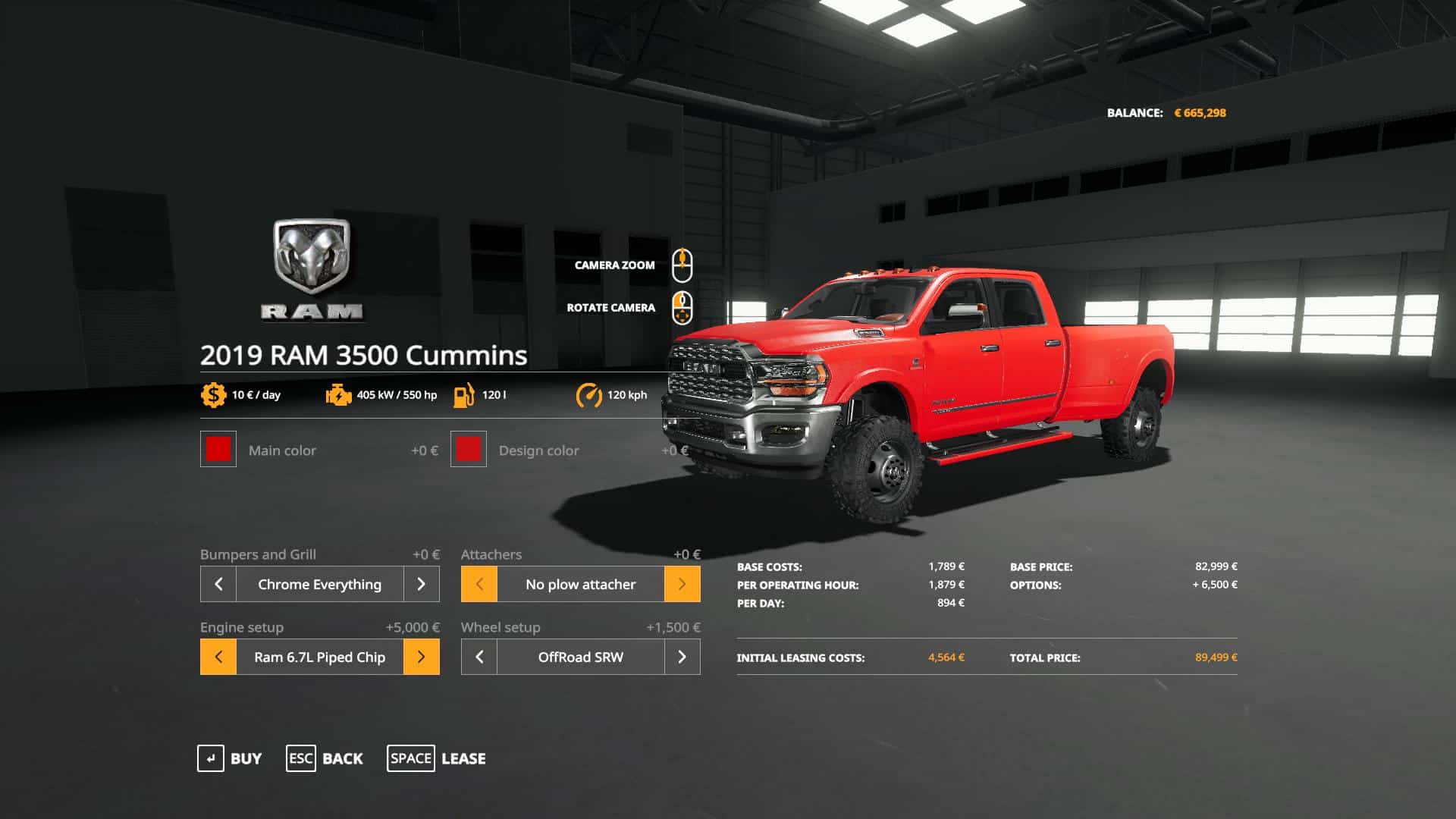Viewport: 1456px width, 819px height.
Task: Choose previous Attachers option
Action: click(479, 584)
